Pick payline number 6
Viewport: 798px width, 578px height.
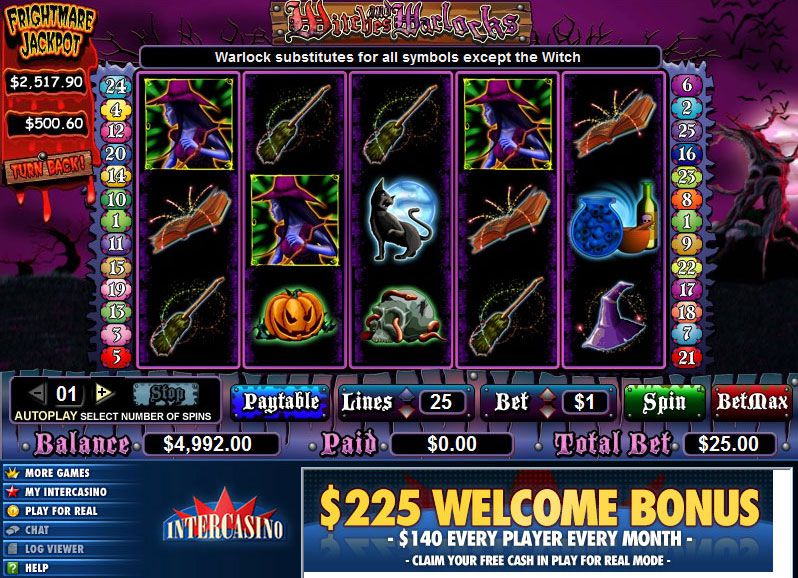click(x=686, y=86)
